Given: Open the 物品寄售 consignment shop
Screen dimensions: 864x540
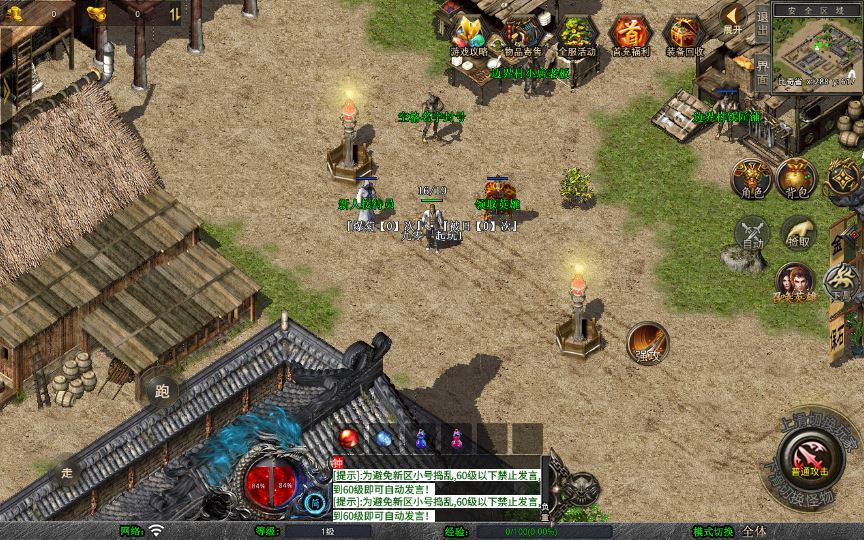Looking at the screenshot, I should tap(521, 35).
